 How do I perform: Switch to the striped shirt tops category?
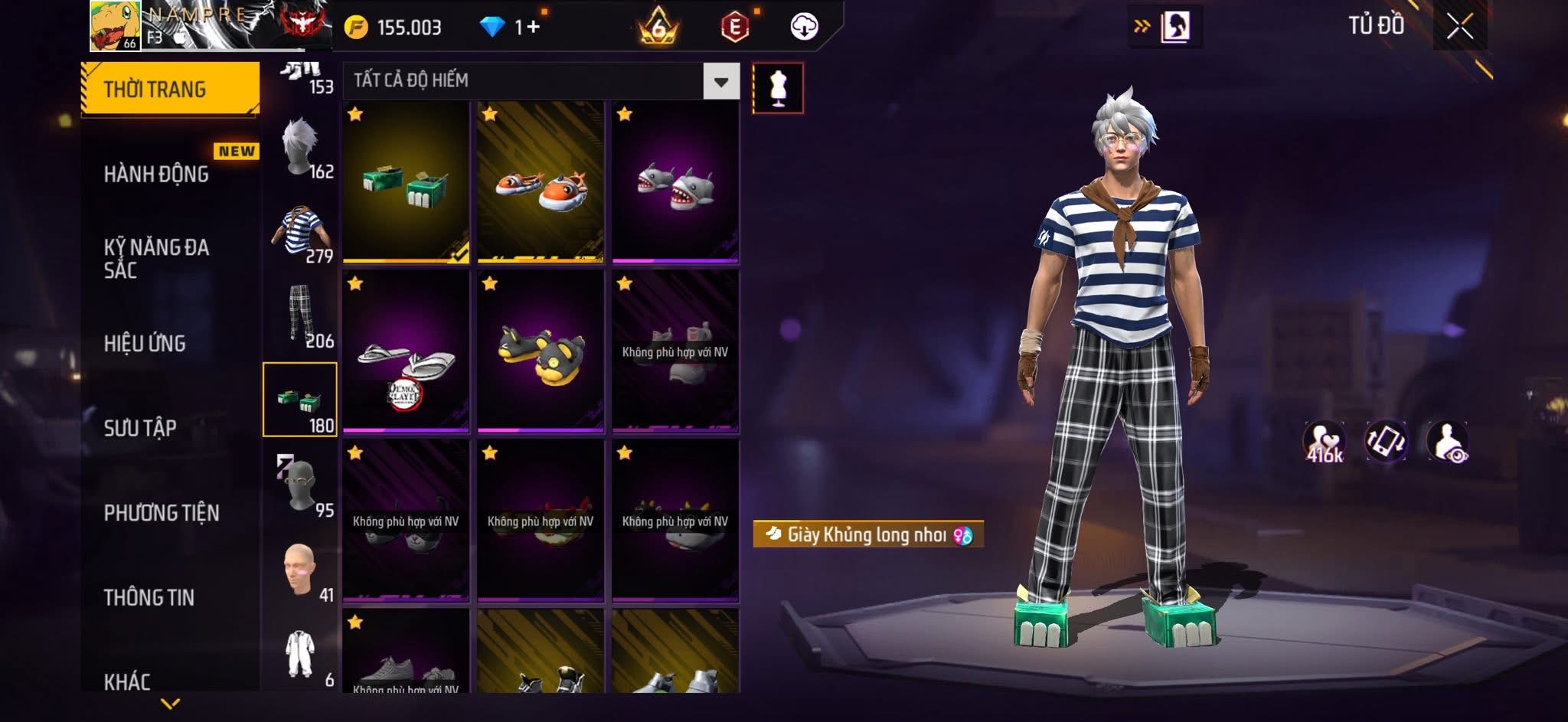[300, 230]
